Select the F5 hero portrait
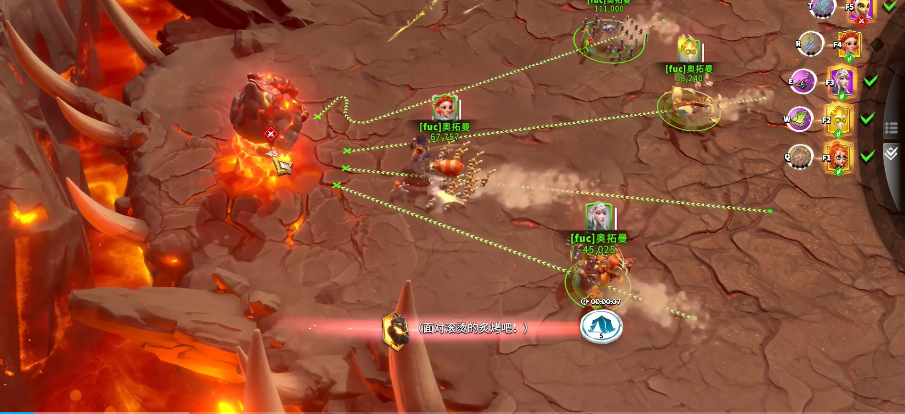The height and width of the screenshot is (414, 905). pyautogui.click(x=861, y=9)
